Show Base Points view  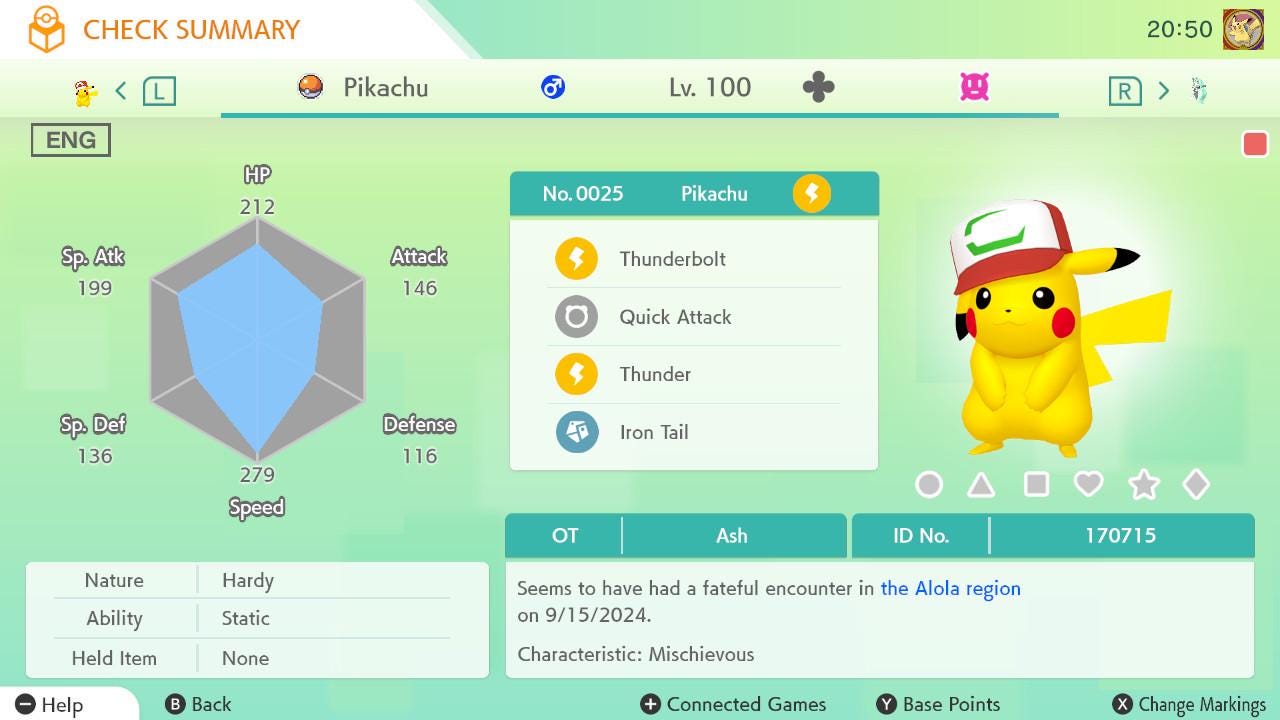click(x=938, y=704)
